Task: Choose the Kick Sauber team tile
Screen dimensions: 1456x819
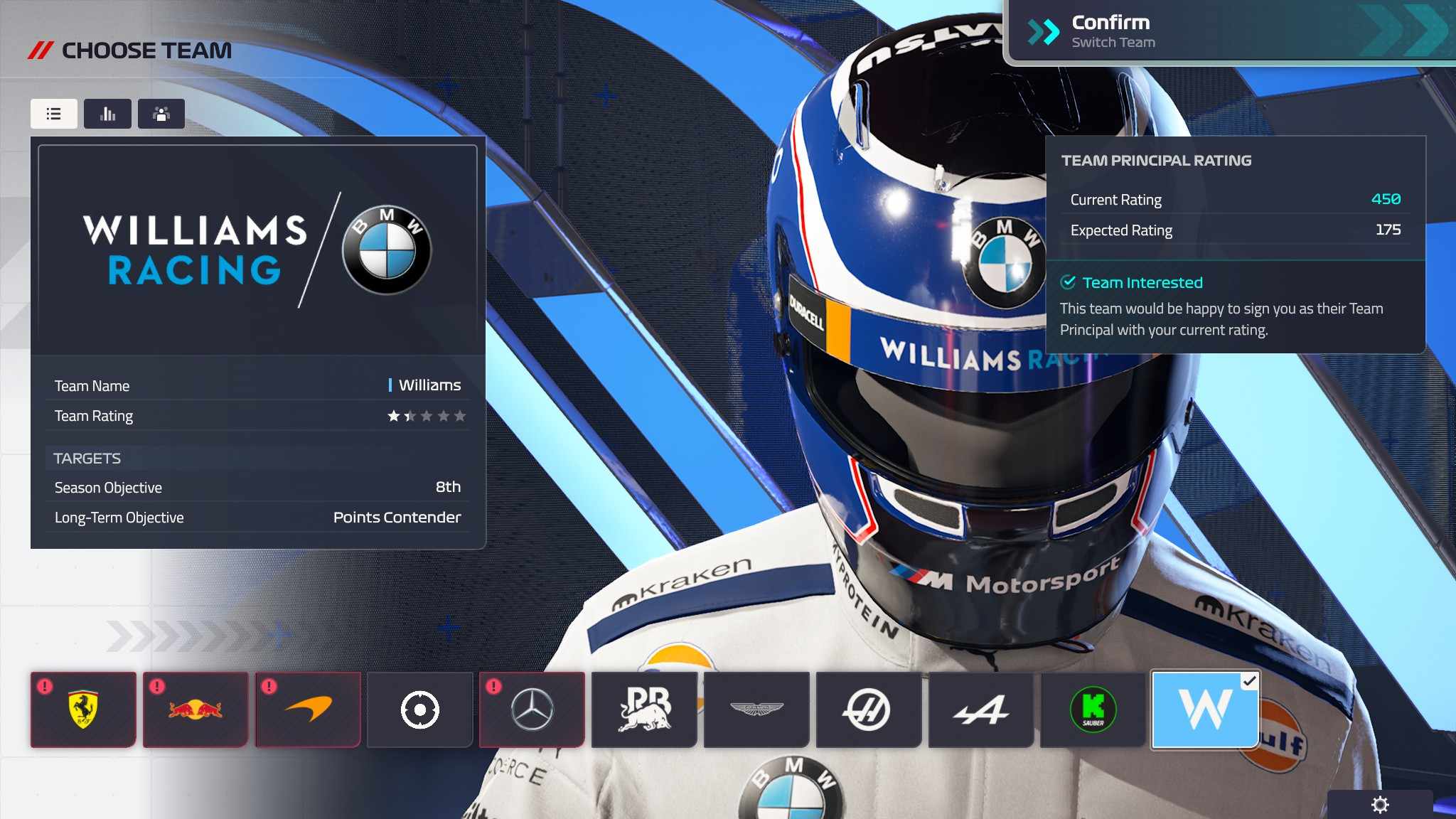Action: (x=1093, y=710)
